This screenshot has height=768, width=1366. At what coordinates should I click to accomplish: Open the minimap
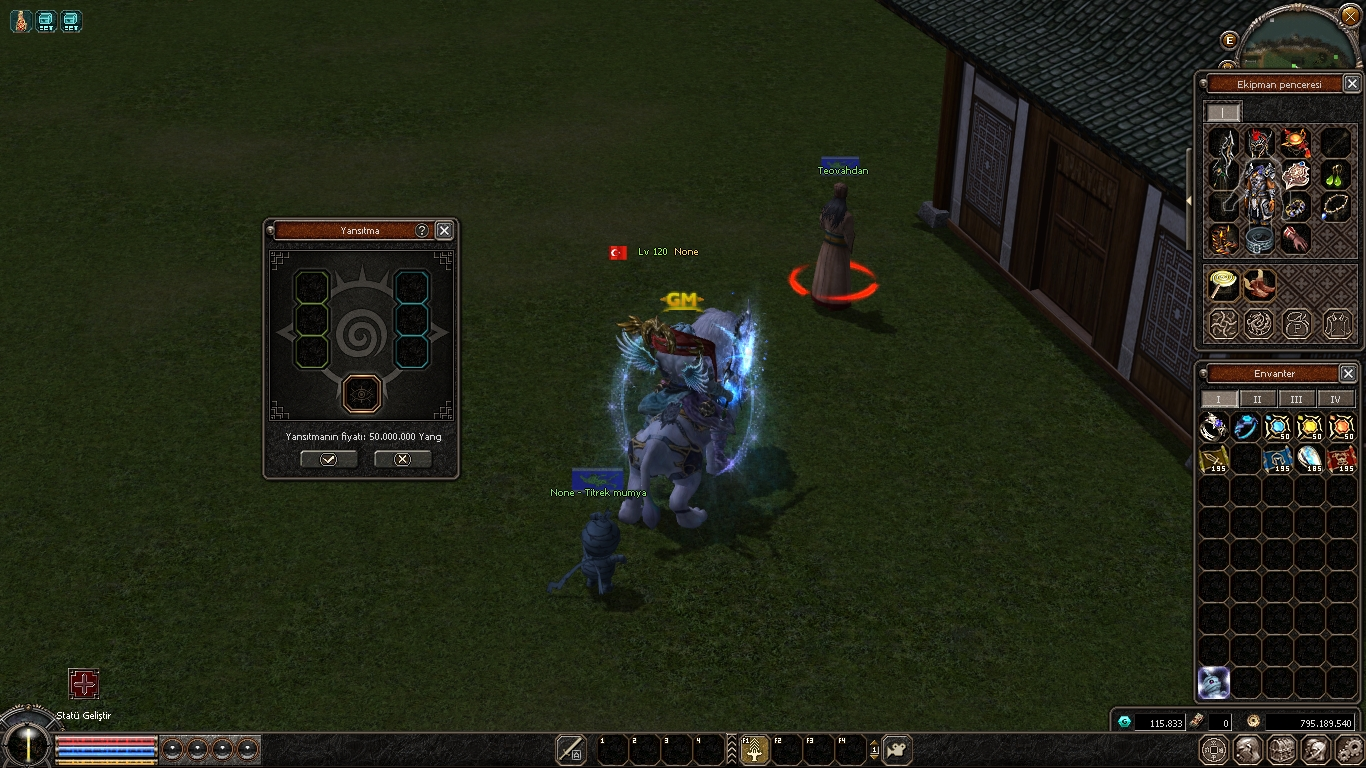1300,40
